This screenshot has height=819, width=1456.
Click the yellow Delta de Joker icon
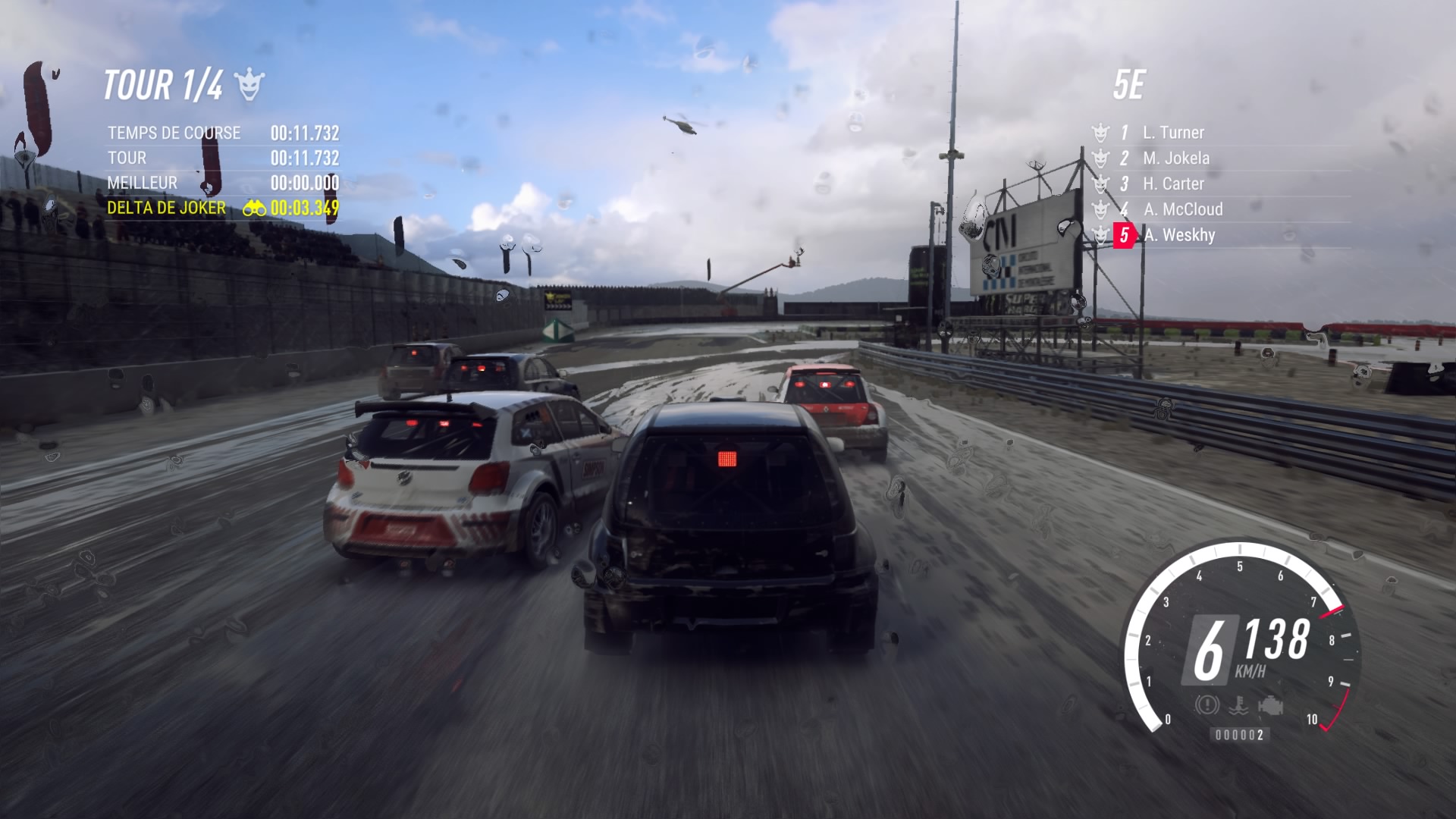point(254,208)
